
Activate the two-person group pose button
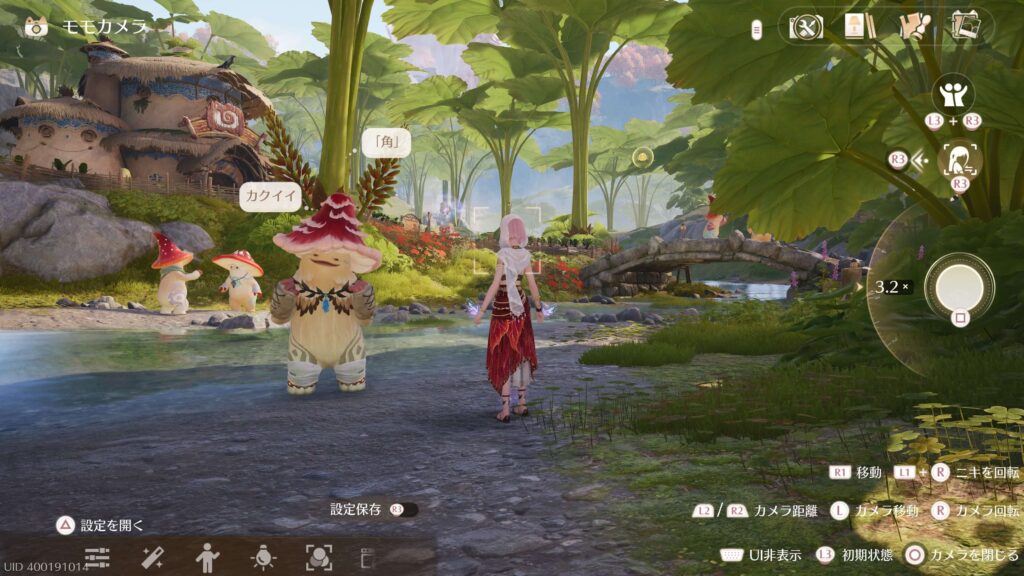click(x=953, y=96)
